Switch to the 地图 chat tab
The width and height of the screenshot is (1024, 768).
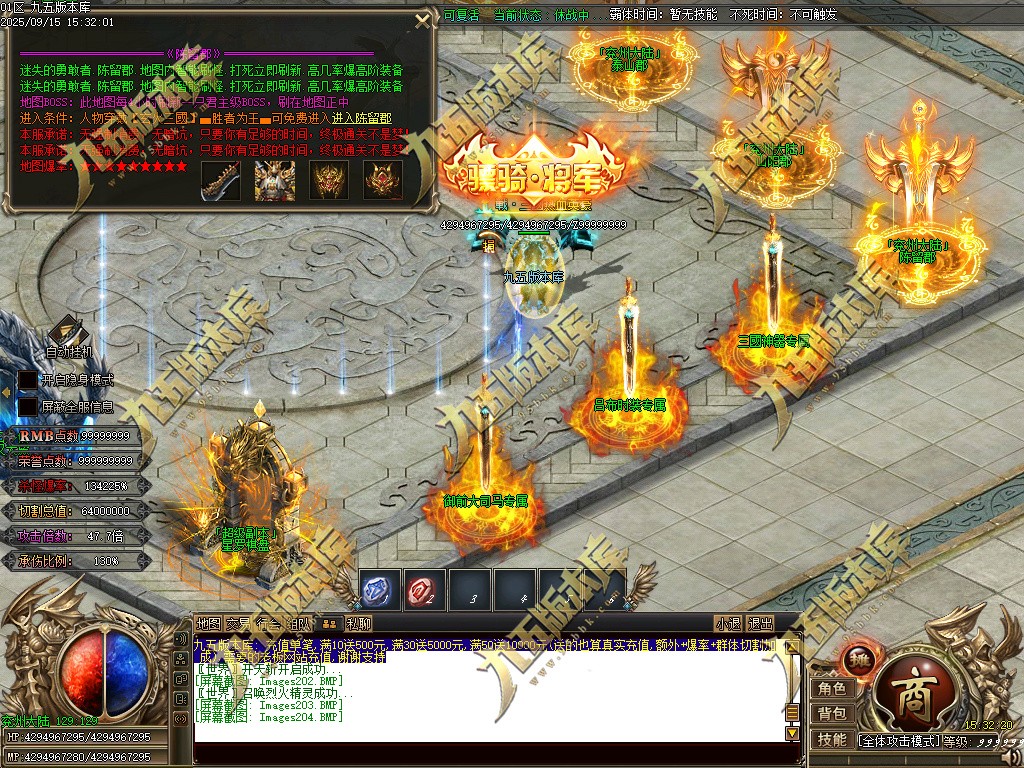[x=208, y=624]
